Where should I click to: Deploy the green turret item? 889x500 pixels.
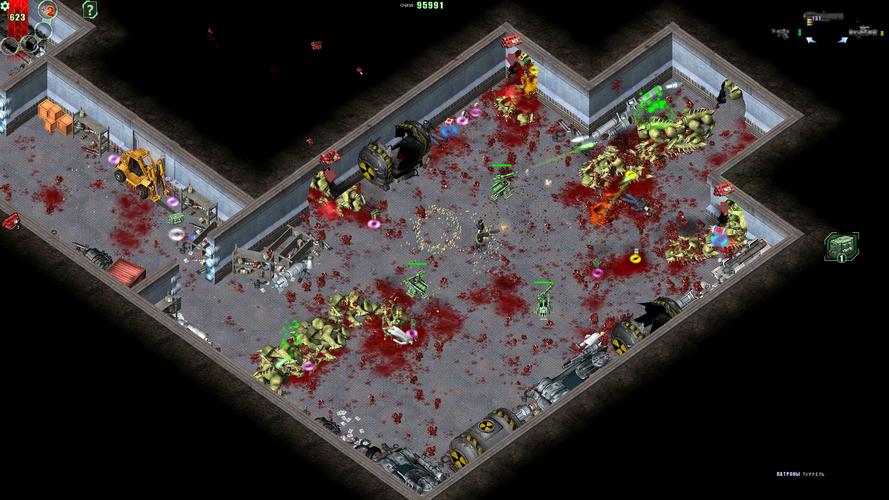click(838, 245)
